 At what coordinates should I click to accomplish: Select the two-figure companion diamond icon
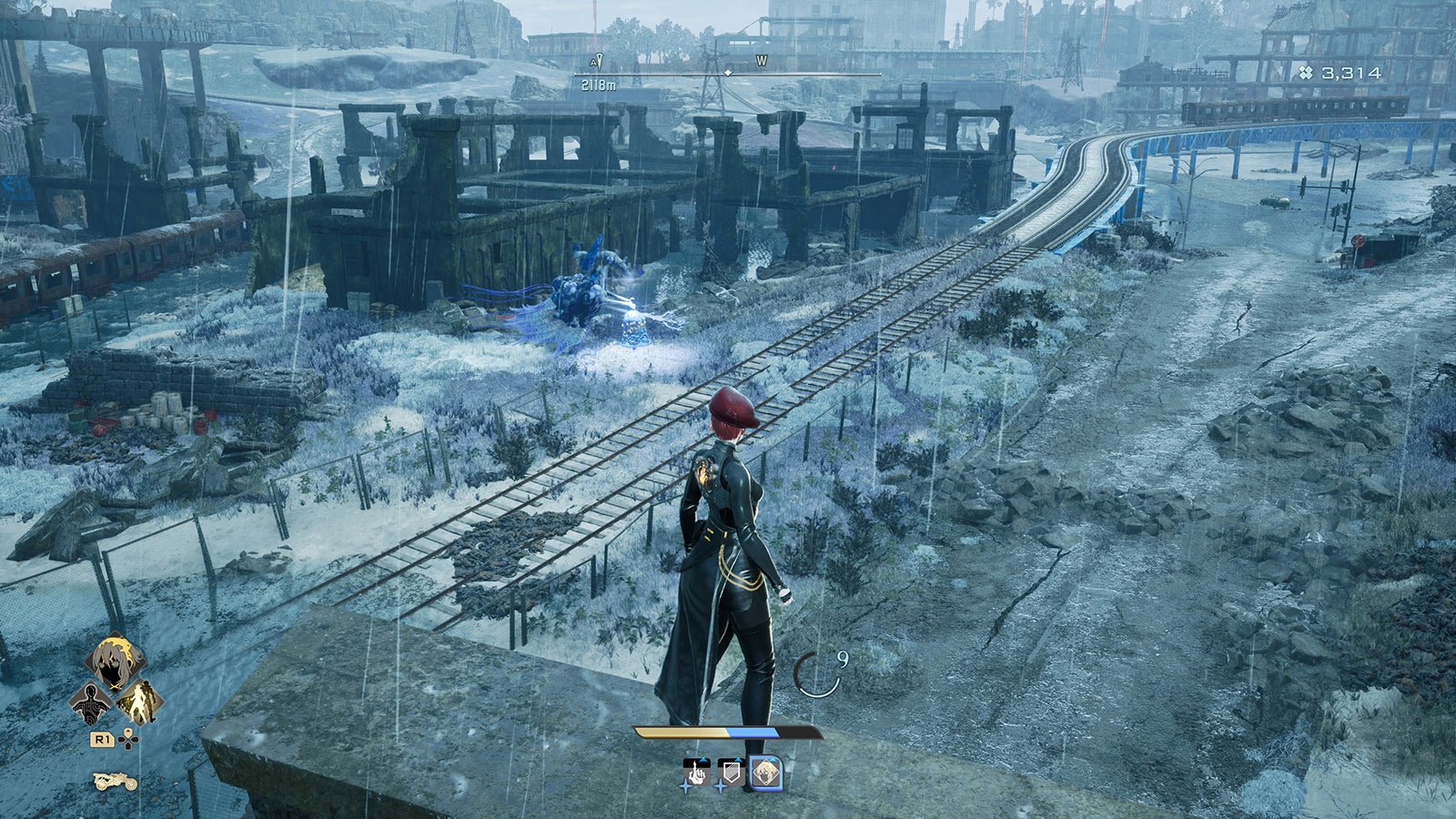pyautogui.click(x=139, y=702)
